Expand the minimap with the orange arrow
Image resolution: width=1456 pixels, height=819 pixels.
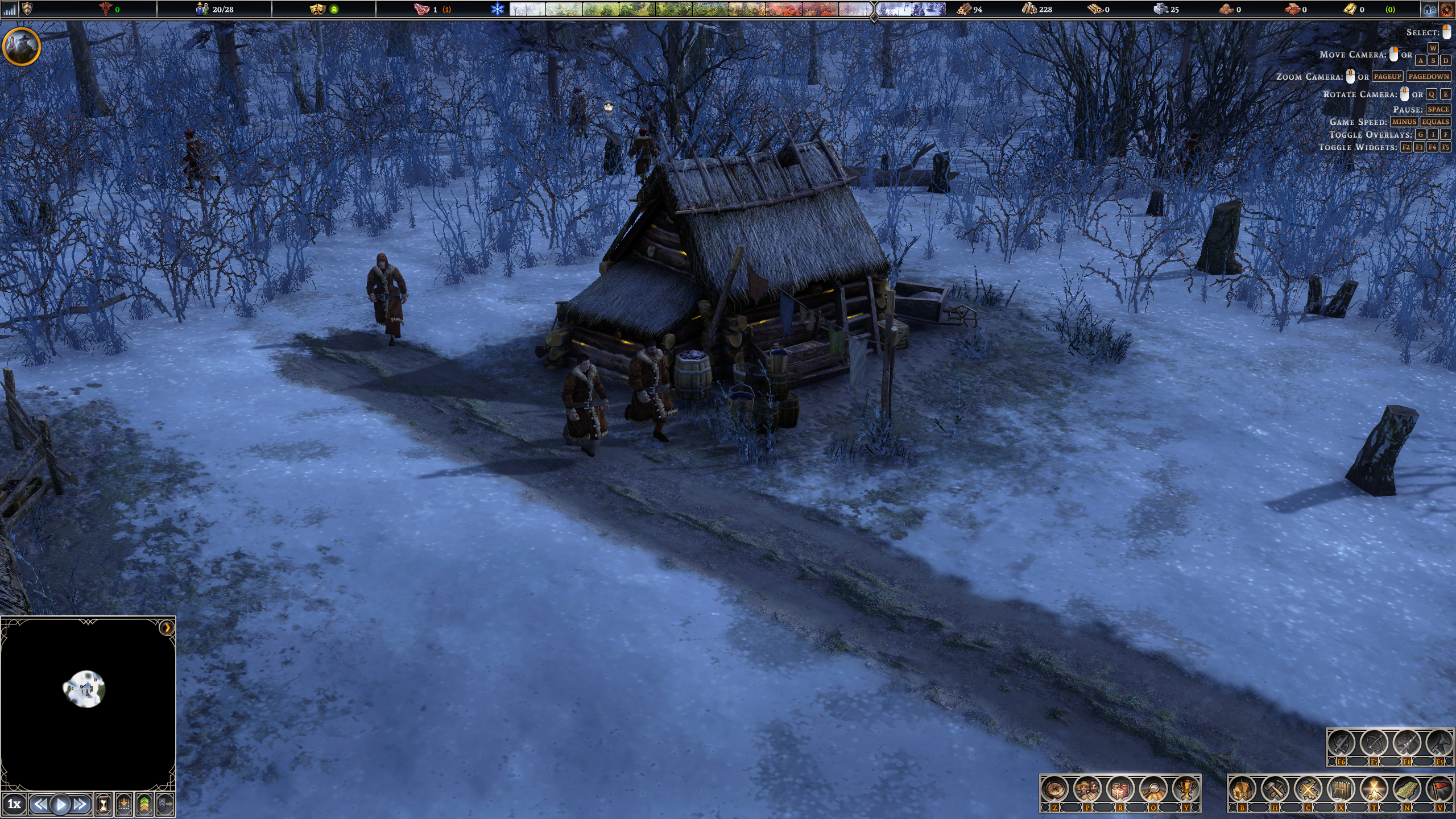pyautogui.click(x=167, y=627)
